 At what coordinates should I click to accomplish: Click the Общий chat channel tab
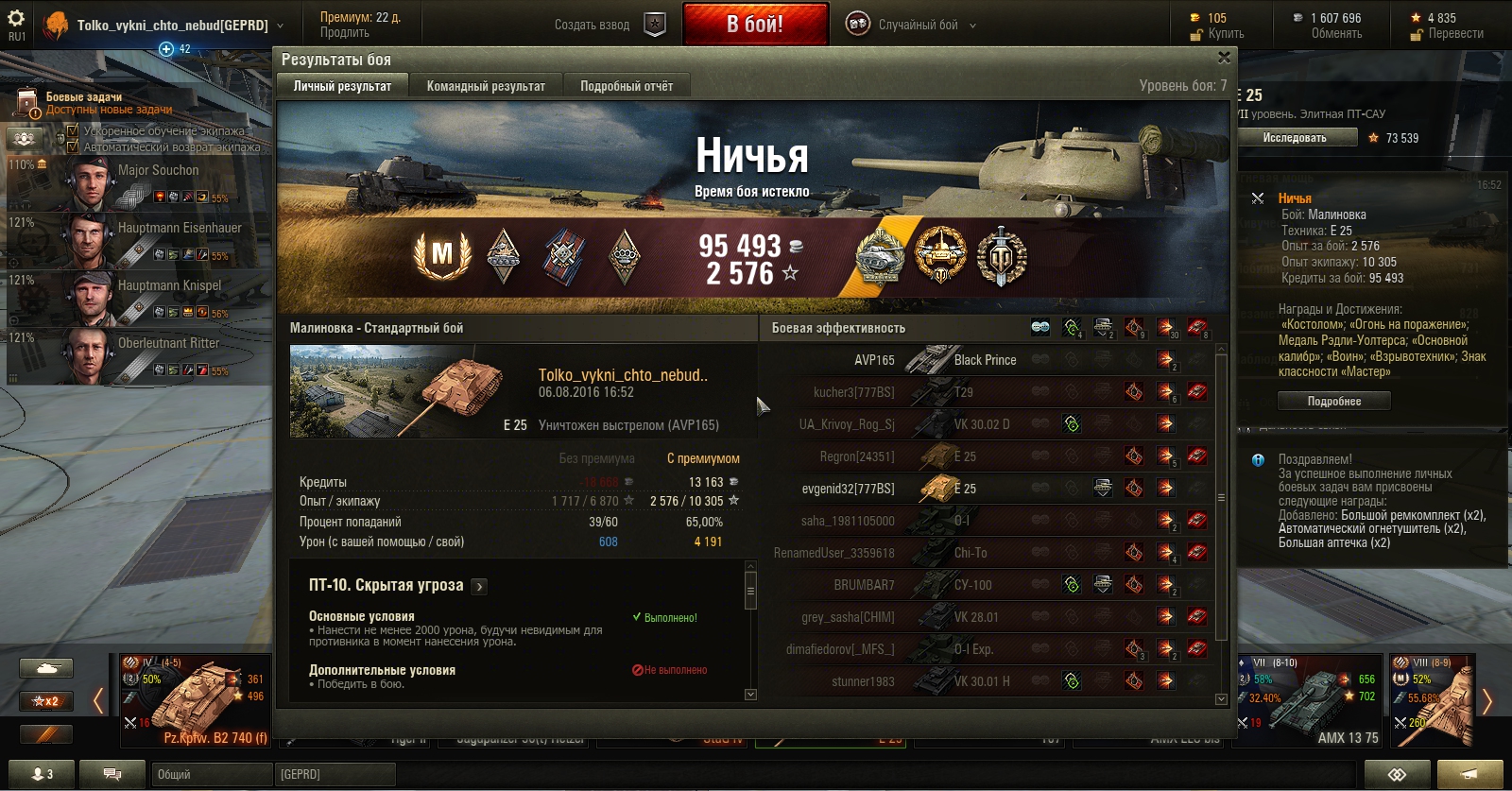point(210,774)
